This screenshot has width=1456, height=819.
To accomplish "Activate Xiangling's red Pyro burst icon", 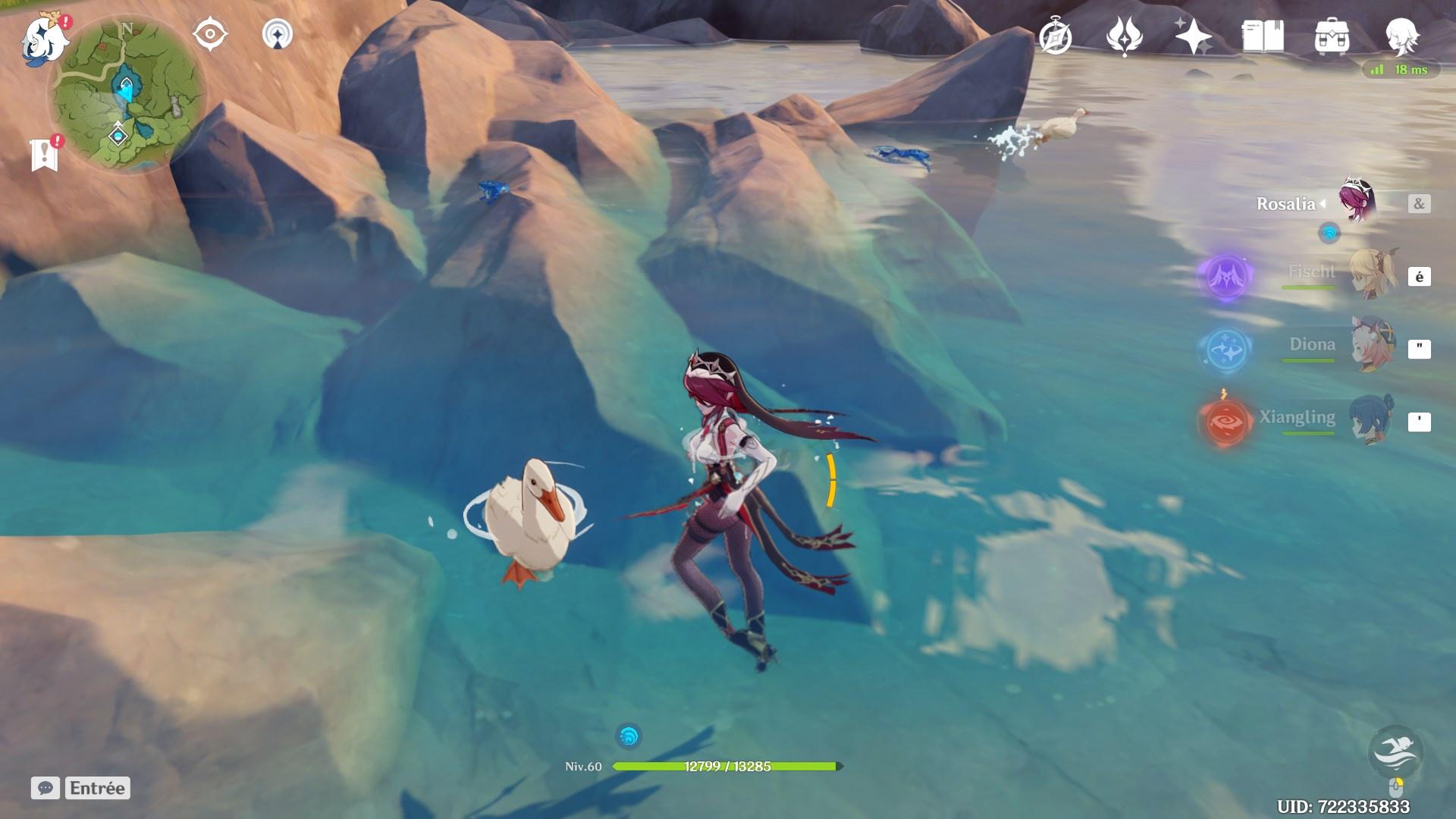I will click(1225, 422).
